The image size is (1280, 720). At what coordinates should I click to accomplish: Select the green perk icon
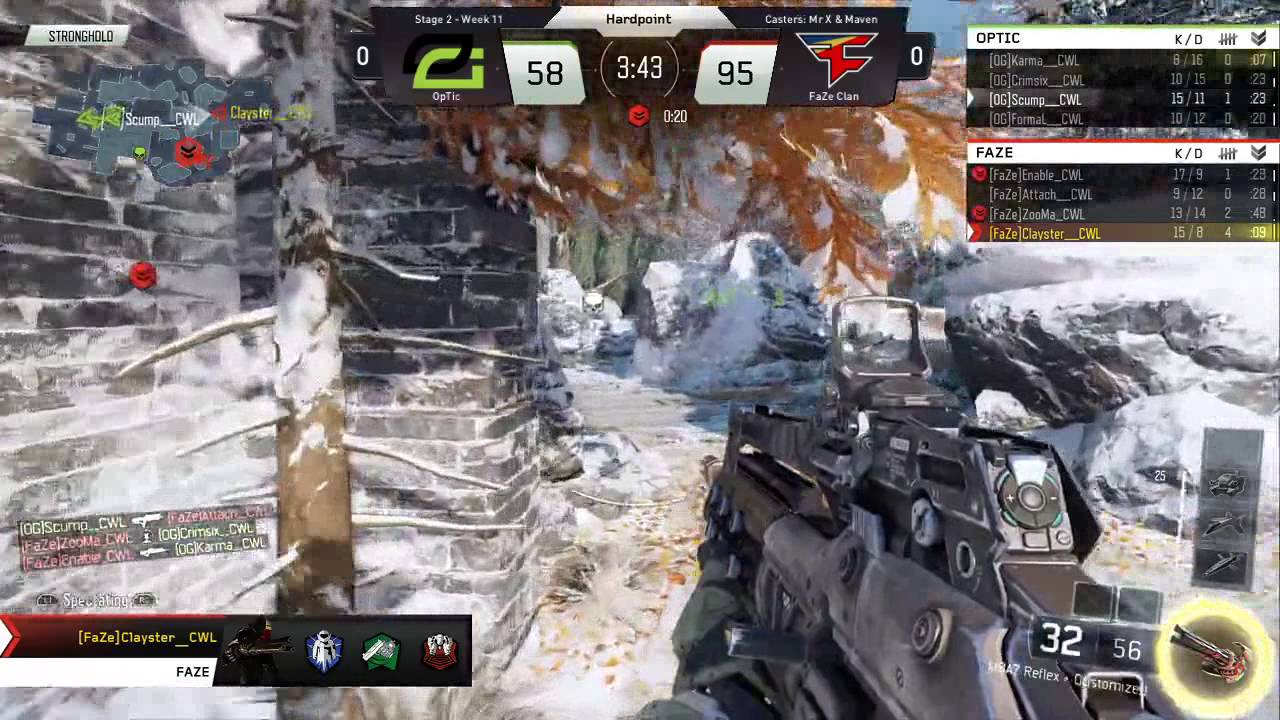click(381, 652)
